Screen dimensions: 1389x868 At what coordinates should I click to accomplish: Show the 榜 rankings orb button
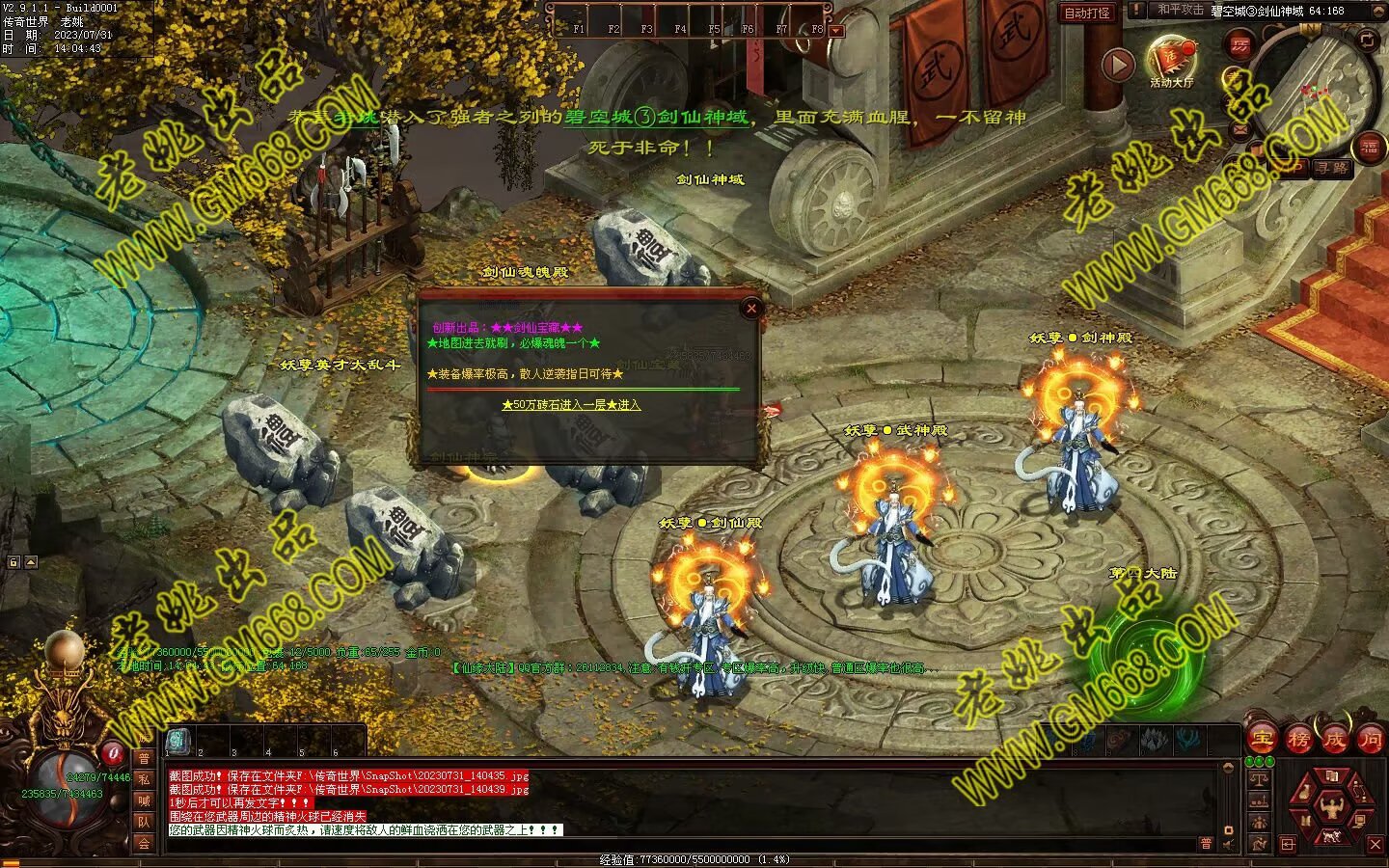click(1298, 740)
